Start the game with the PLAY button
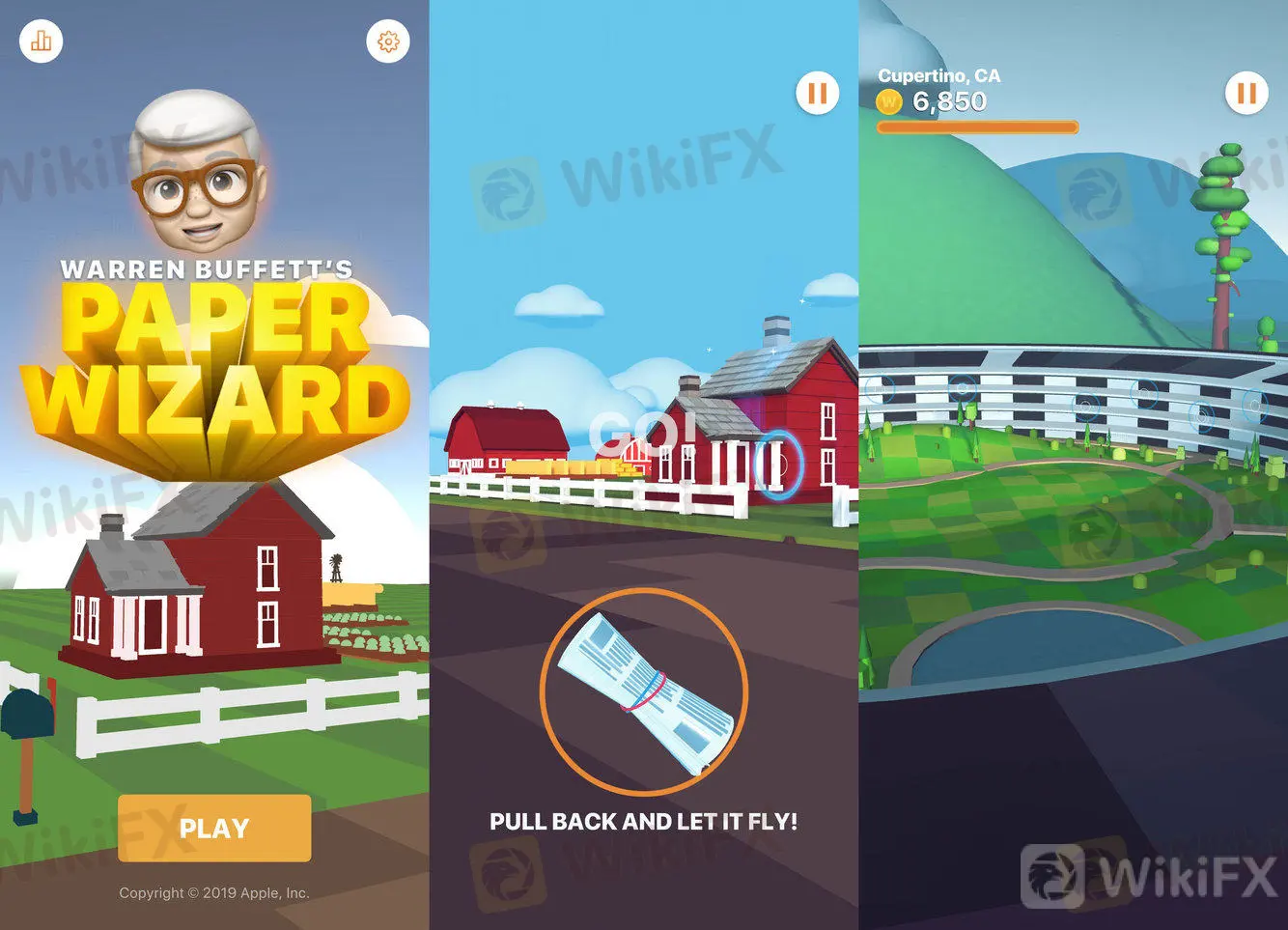 coord(214,828)
